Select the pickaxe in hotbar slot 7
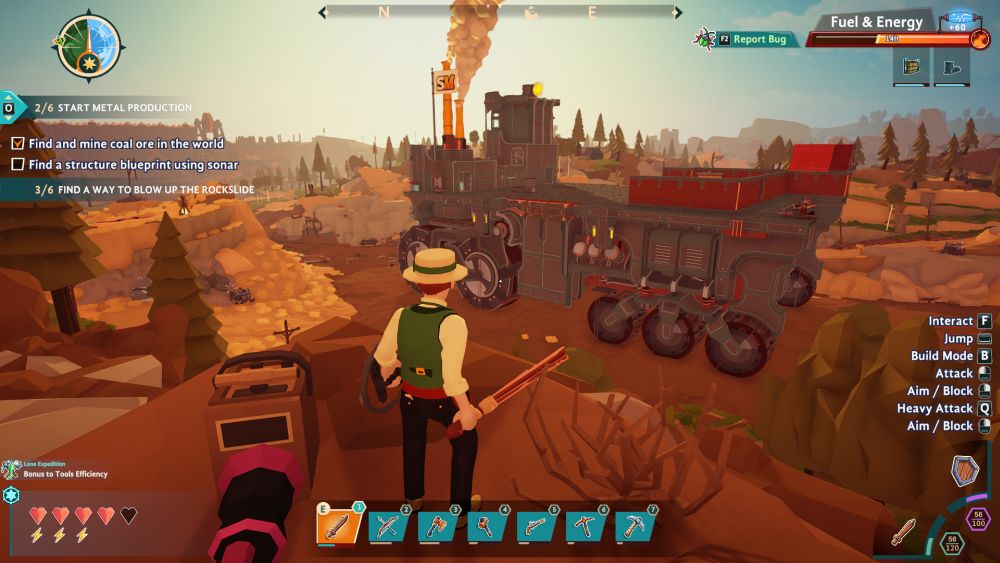The height and width of the screenshot is (563, 1000). click(634, 524)
